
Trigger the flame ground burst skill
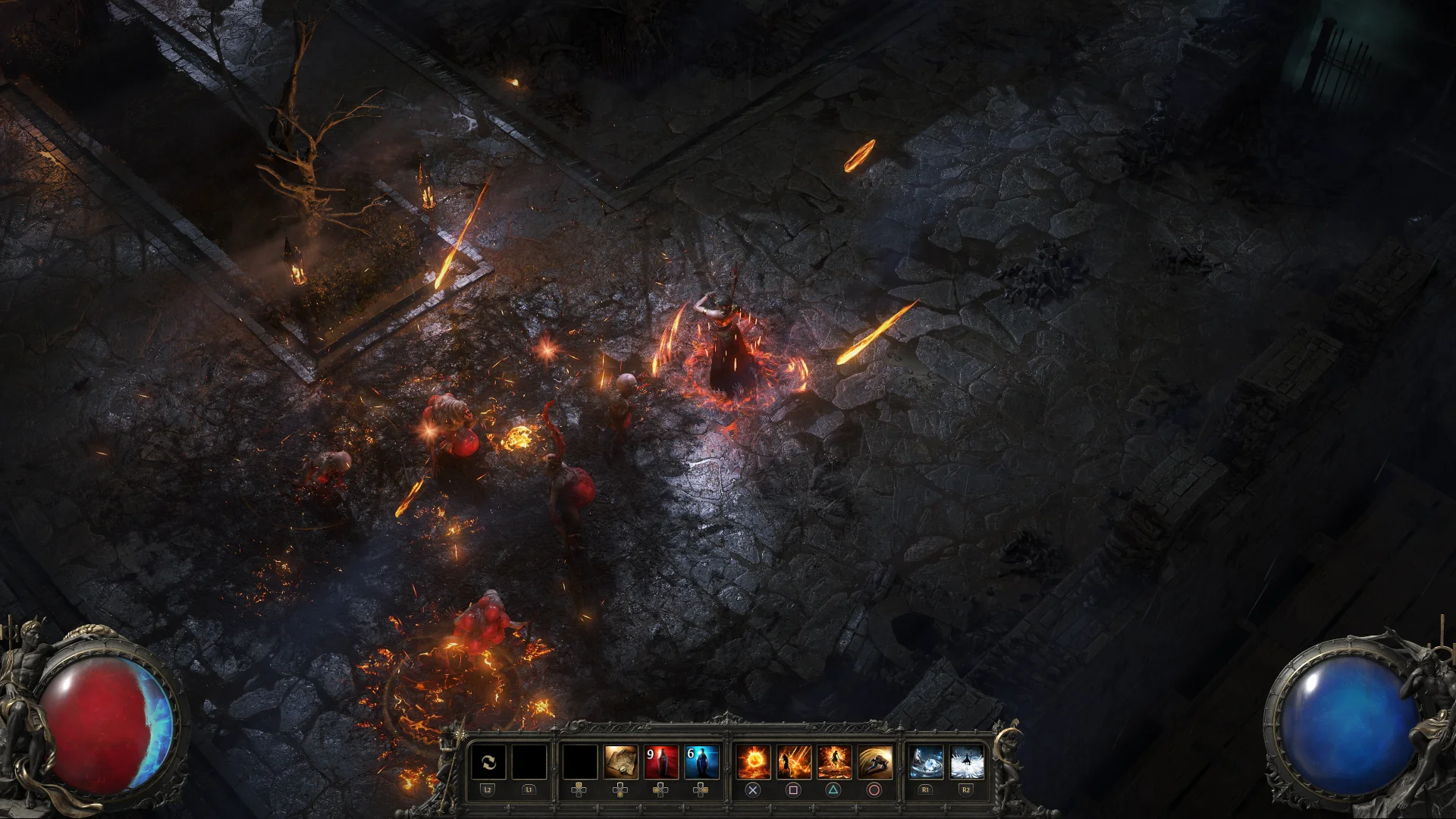point(833,762)
